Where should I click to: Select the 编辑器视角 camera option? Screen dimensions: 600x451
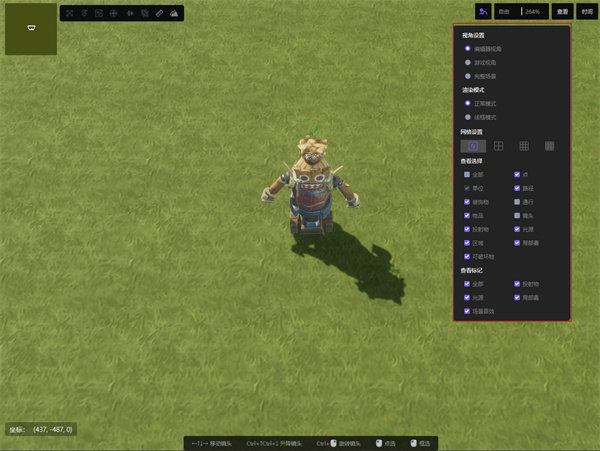468,48
